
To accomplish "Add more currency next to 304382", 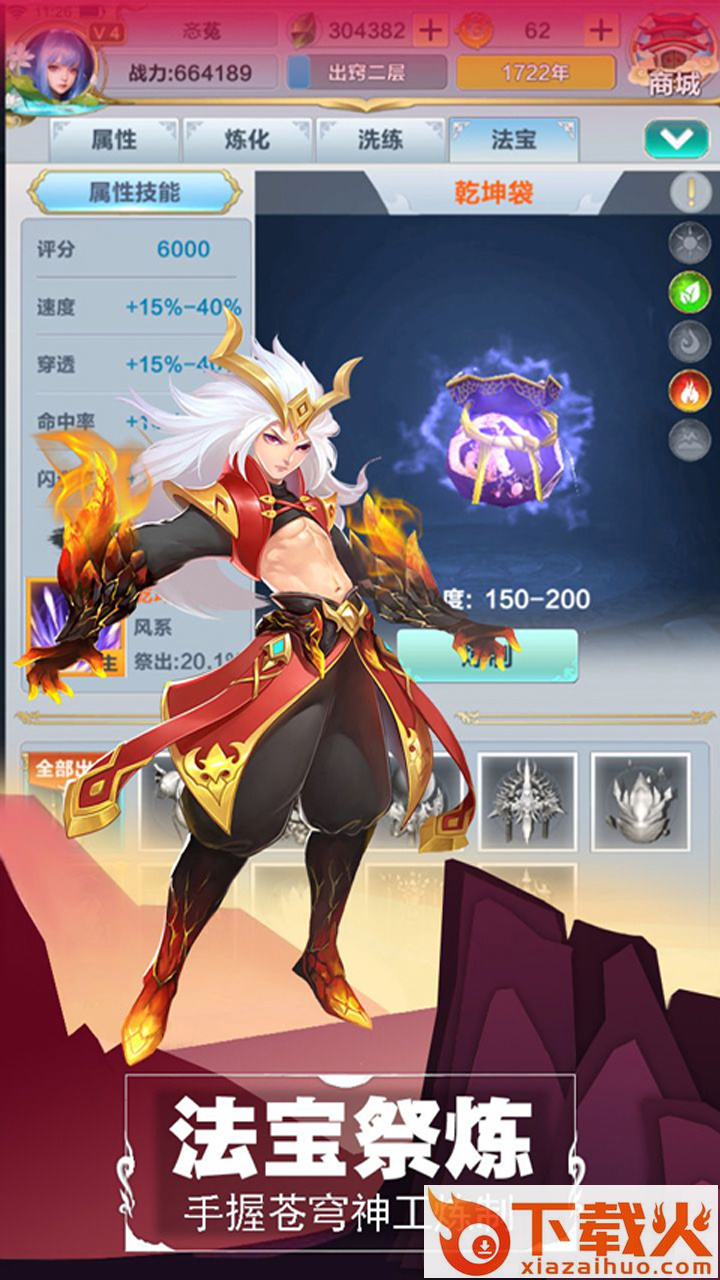I will [x=430, y=30].
